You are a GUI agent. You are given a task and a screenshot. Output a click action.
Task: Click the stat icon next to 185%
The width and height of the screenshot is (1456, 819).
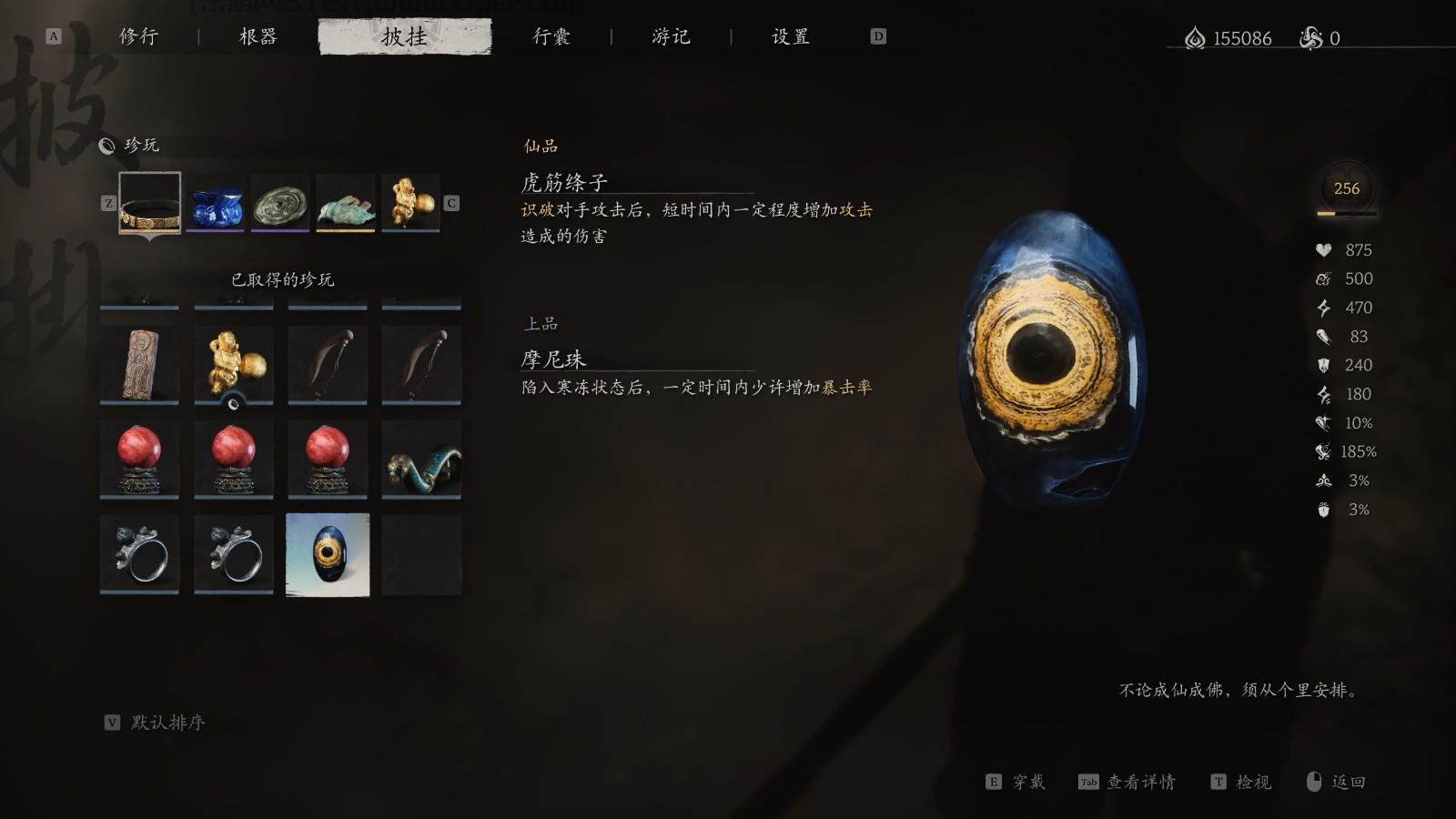1324,451
